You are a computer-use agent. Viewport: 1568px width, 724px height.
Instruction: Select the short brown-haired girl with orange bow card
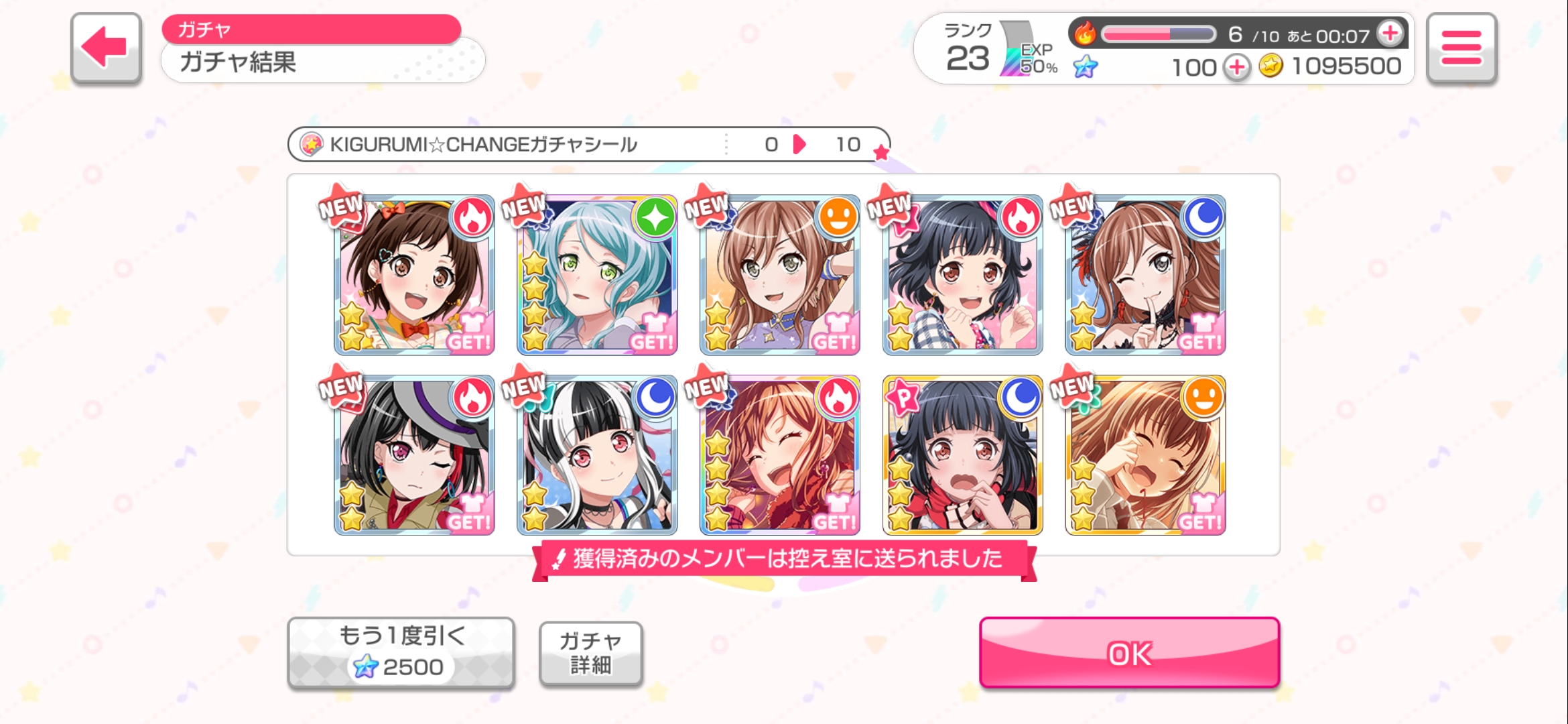(414, 275)
